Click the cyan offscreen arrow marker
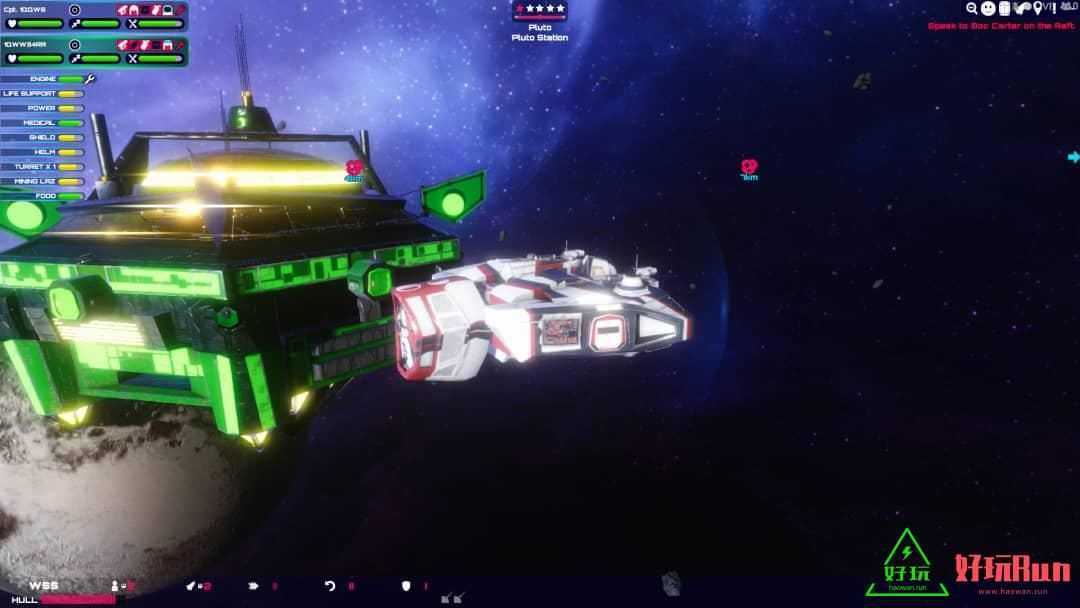The image size is (1080, 608). [1073, 157]
